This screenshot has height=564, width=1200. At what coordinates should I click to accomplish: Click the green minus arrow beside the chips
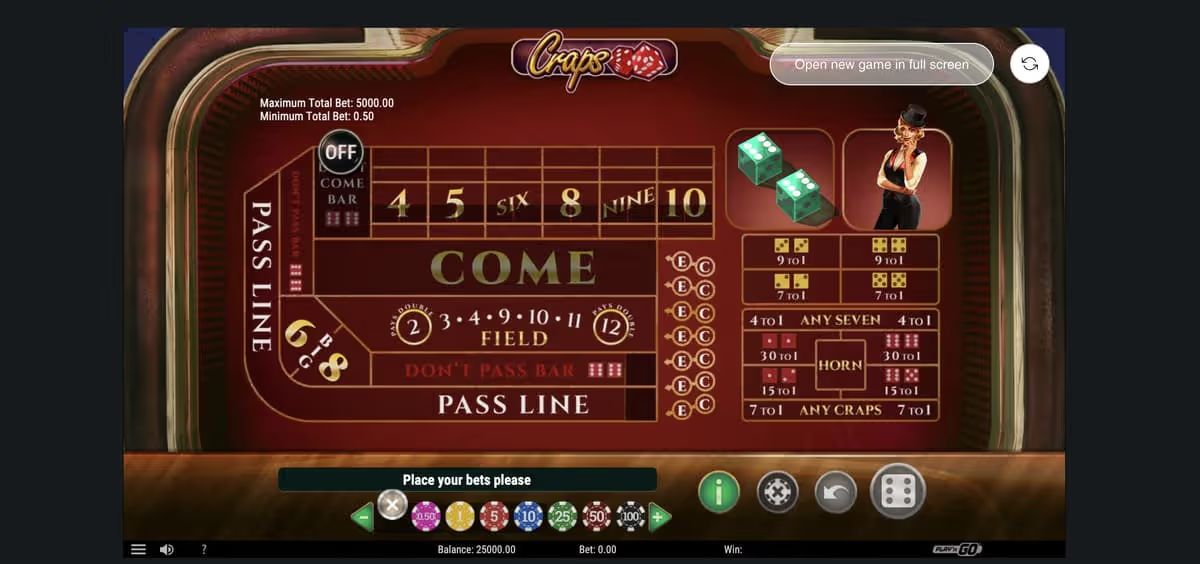tap(362, 517)
